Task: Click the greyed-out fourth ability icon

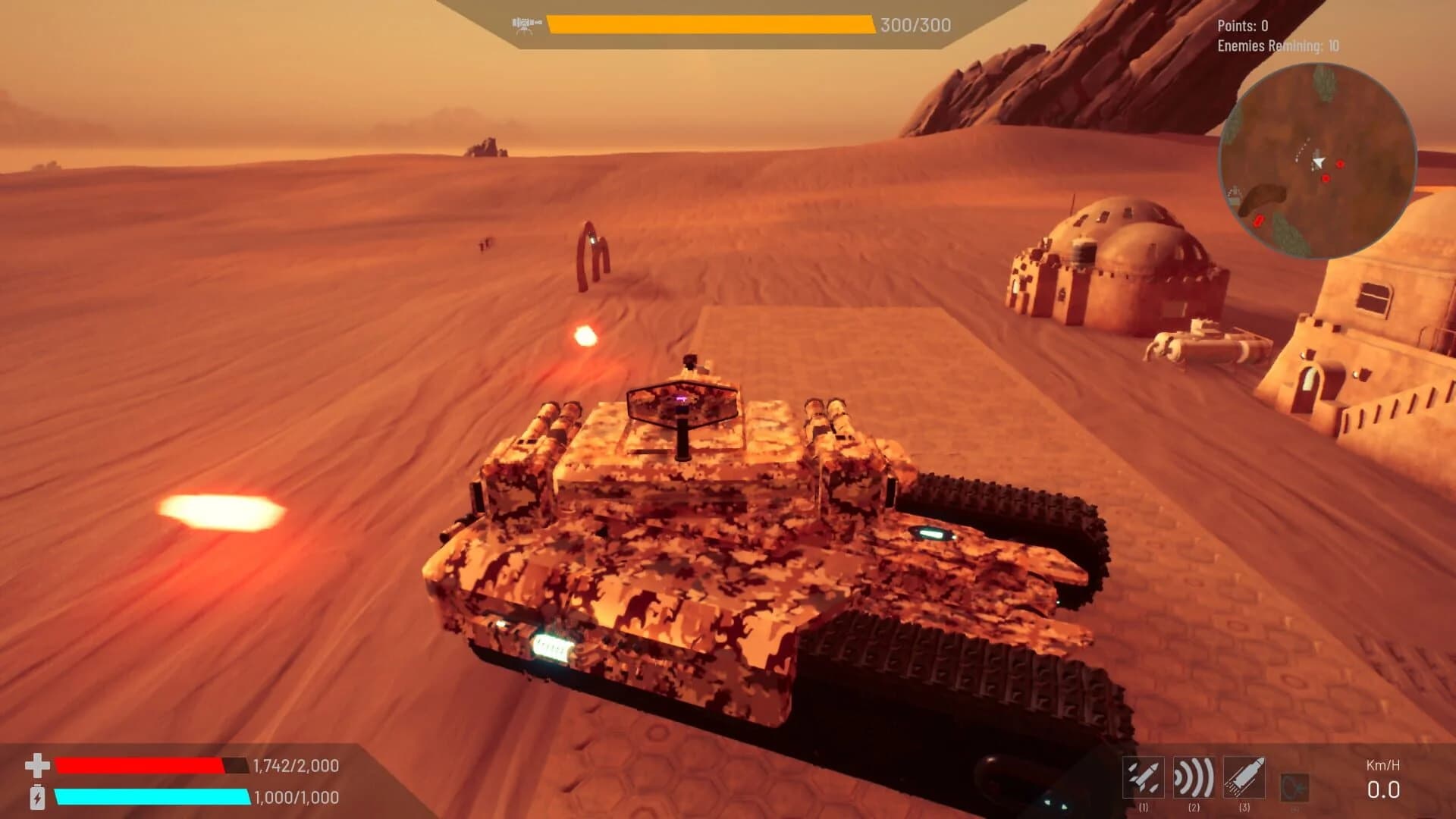Action: click(1294, 786)
